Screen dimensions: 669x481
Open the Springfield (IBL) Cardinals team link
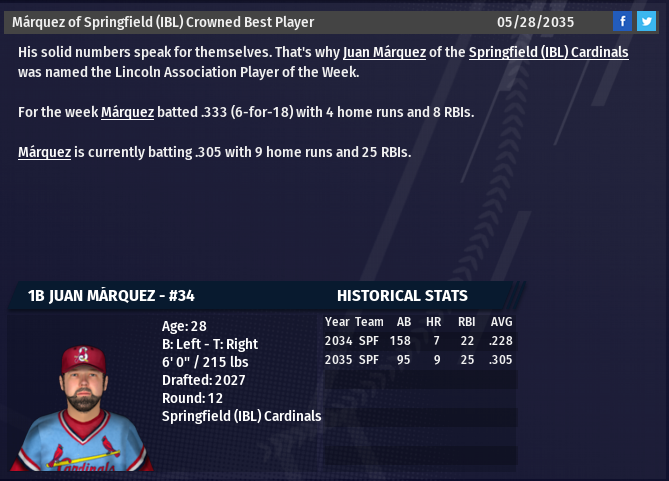548,52
